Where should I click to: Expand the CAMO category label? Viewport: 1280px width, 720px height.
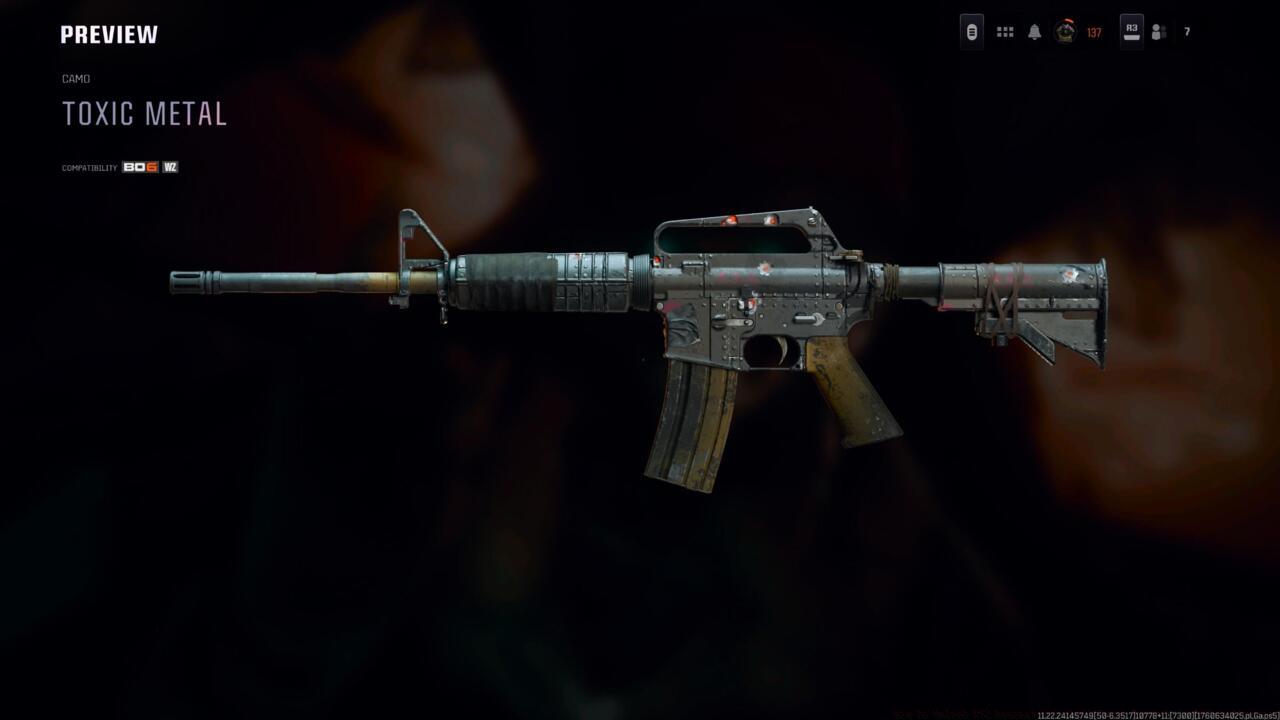[x=76, y=78]
